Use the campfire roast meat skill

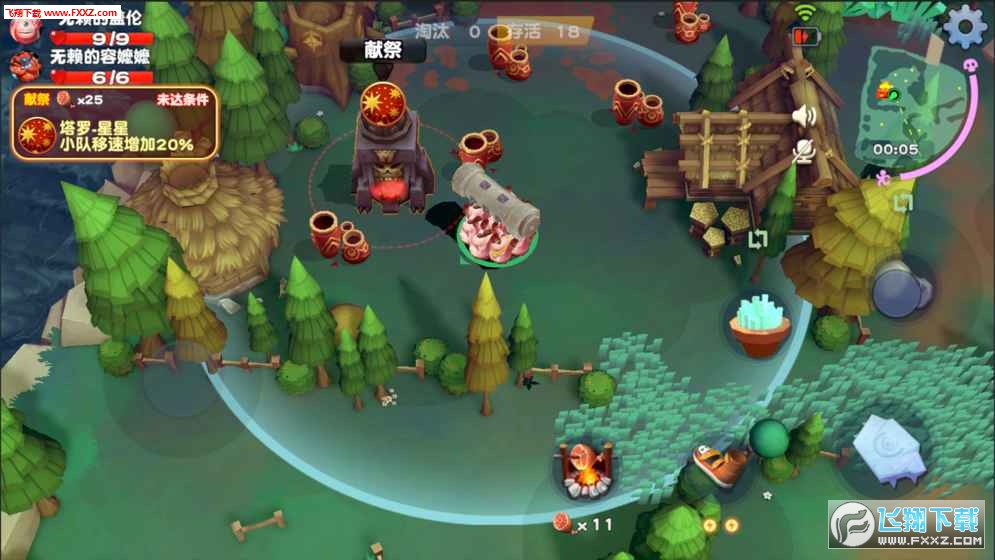585,468
